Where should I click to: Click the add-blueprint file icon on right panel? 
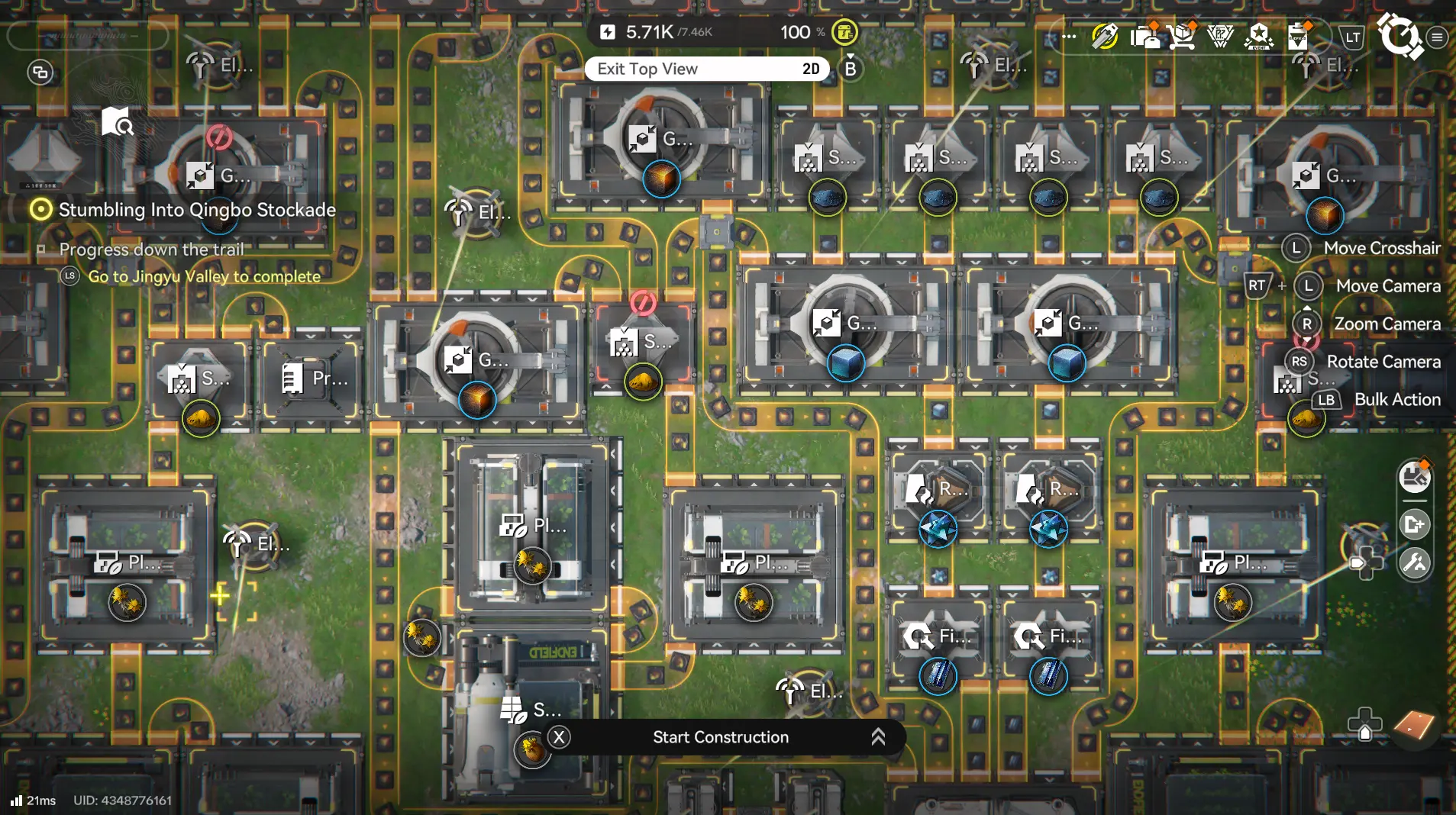click(1414, 524)
